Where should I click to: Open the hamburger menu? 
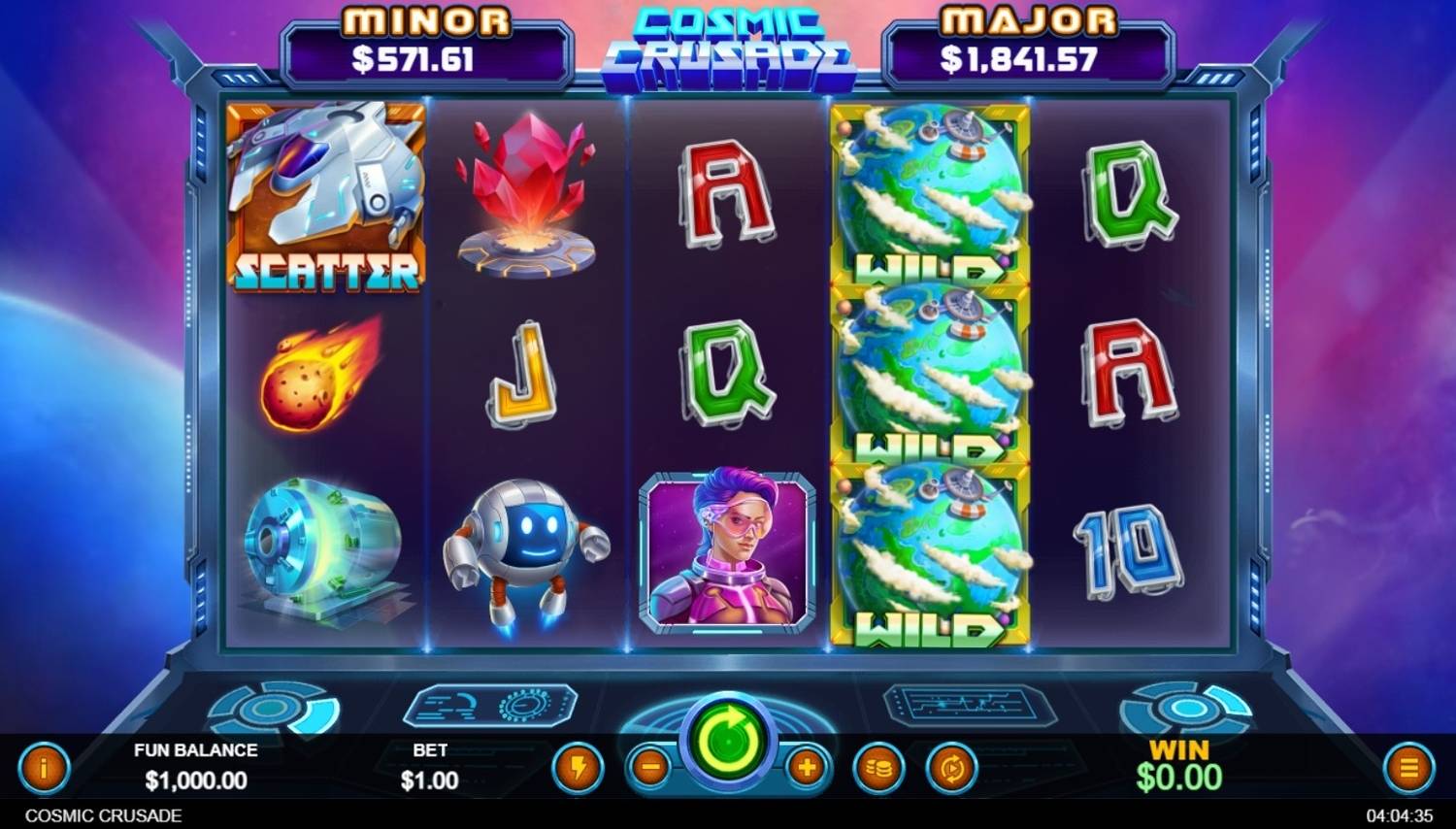1408,769
